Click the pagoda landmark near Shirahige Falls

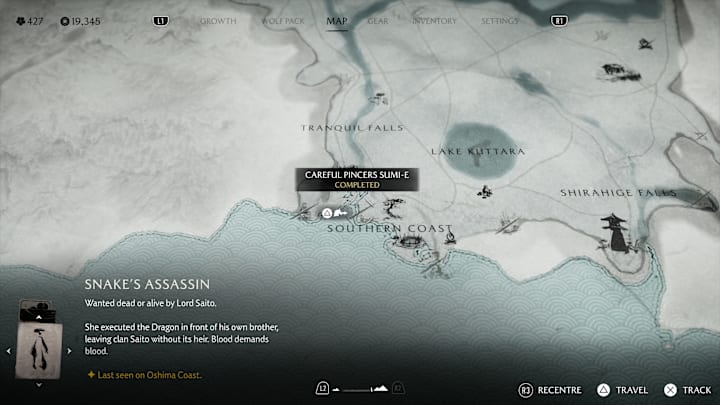pyautogui.click(x=613, y=232)
